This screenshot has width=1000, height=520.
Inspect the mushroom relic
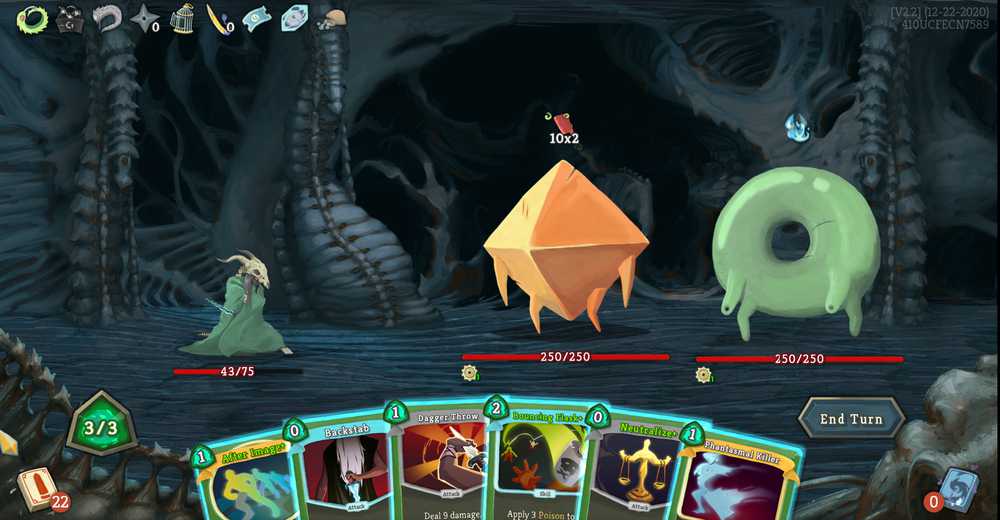click(331, 18)
